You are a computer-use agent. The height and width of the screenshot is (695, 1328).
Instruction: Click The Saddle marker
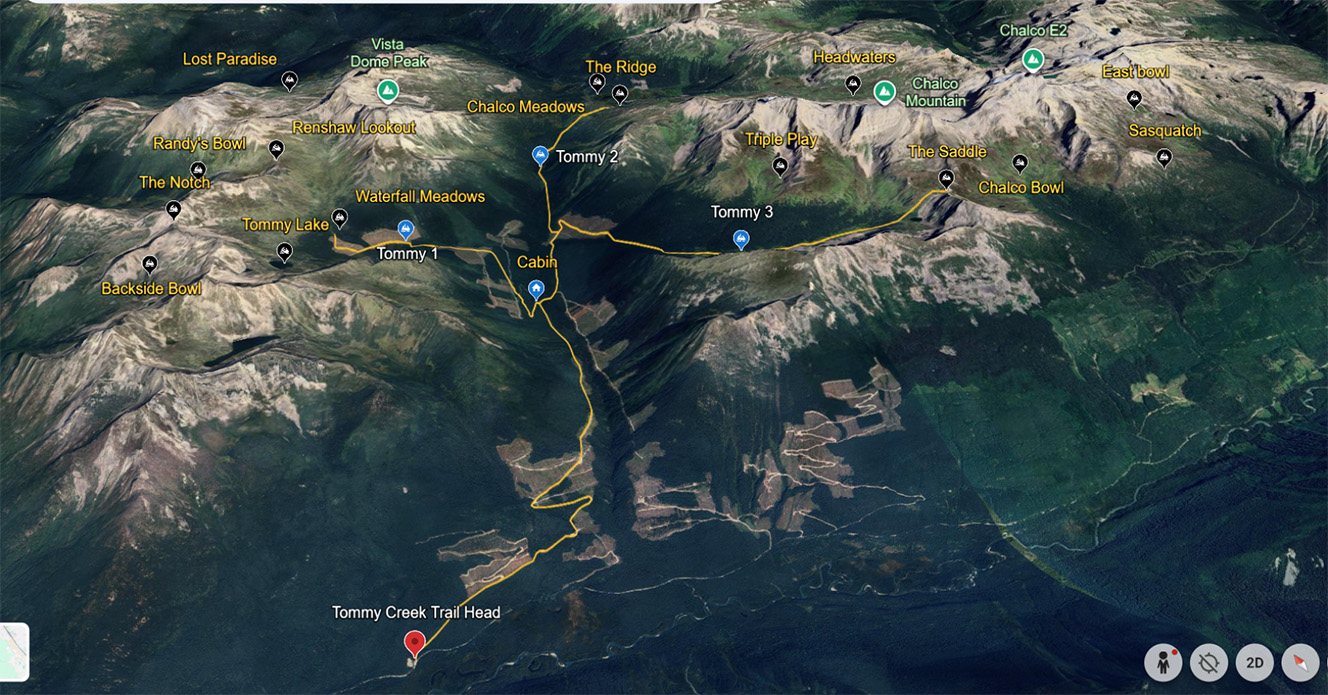tap(946, 179)
